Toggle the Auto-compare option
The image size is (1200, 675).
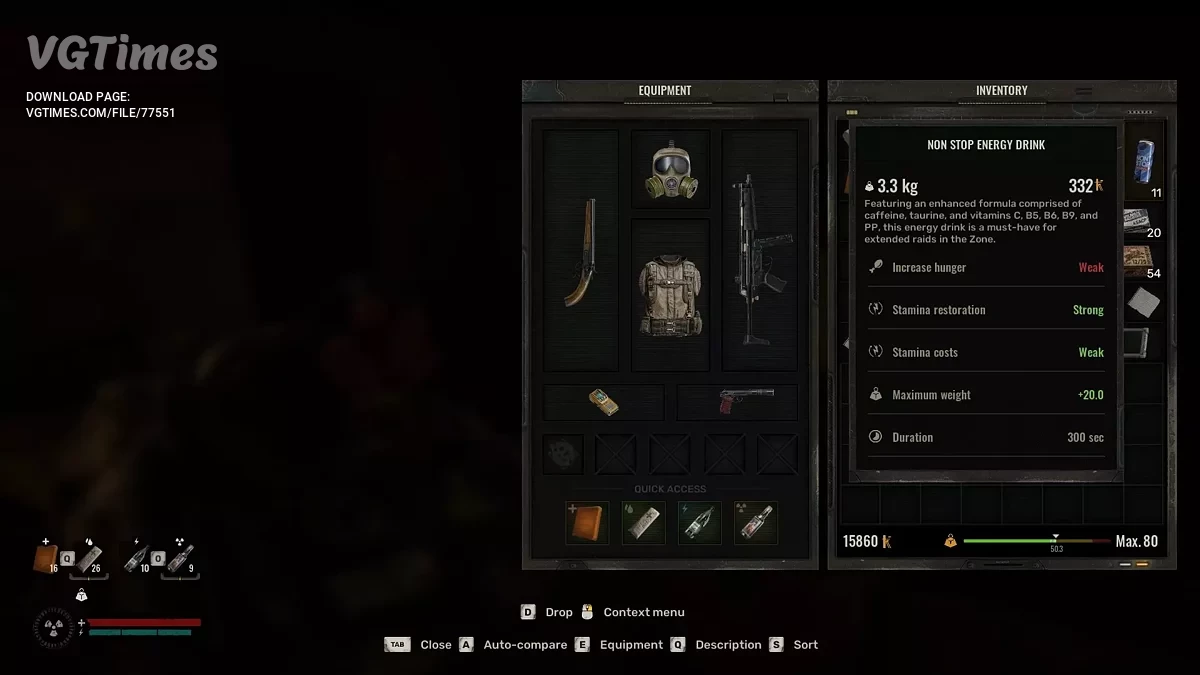(524, 645)
